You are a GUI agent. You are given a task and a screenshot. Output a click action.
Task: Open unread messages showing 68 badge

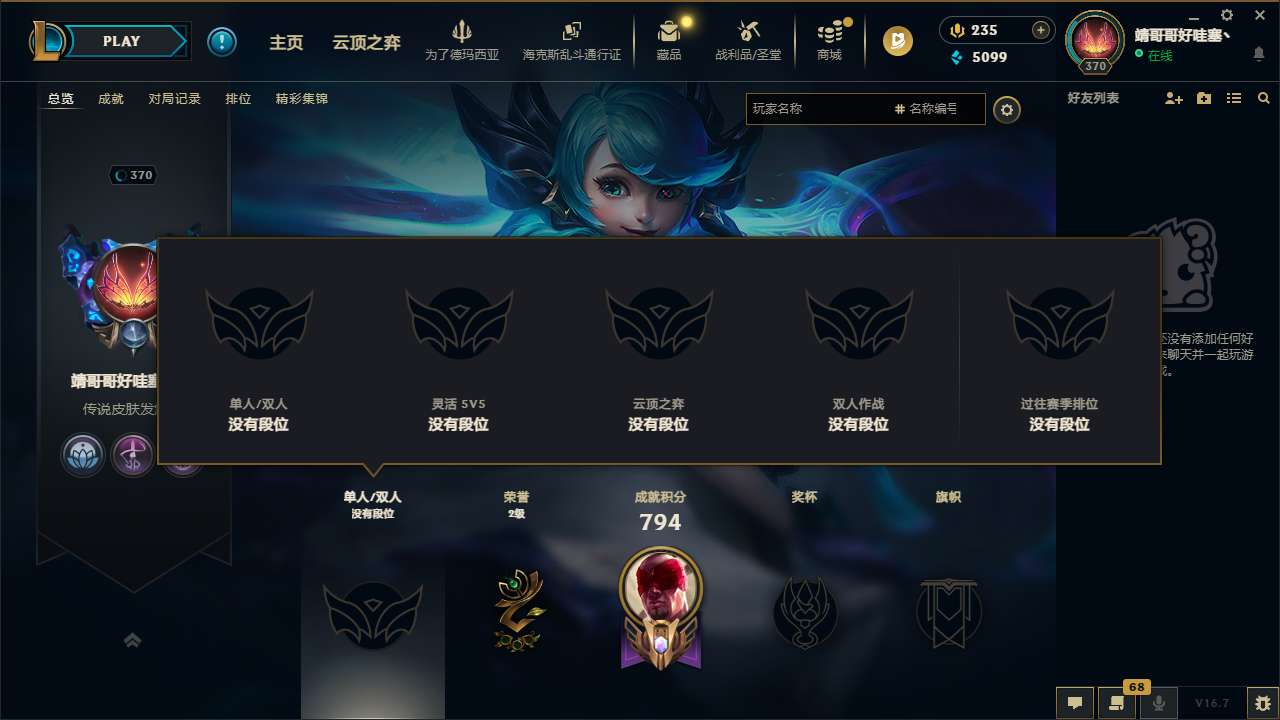[1115, 703]
